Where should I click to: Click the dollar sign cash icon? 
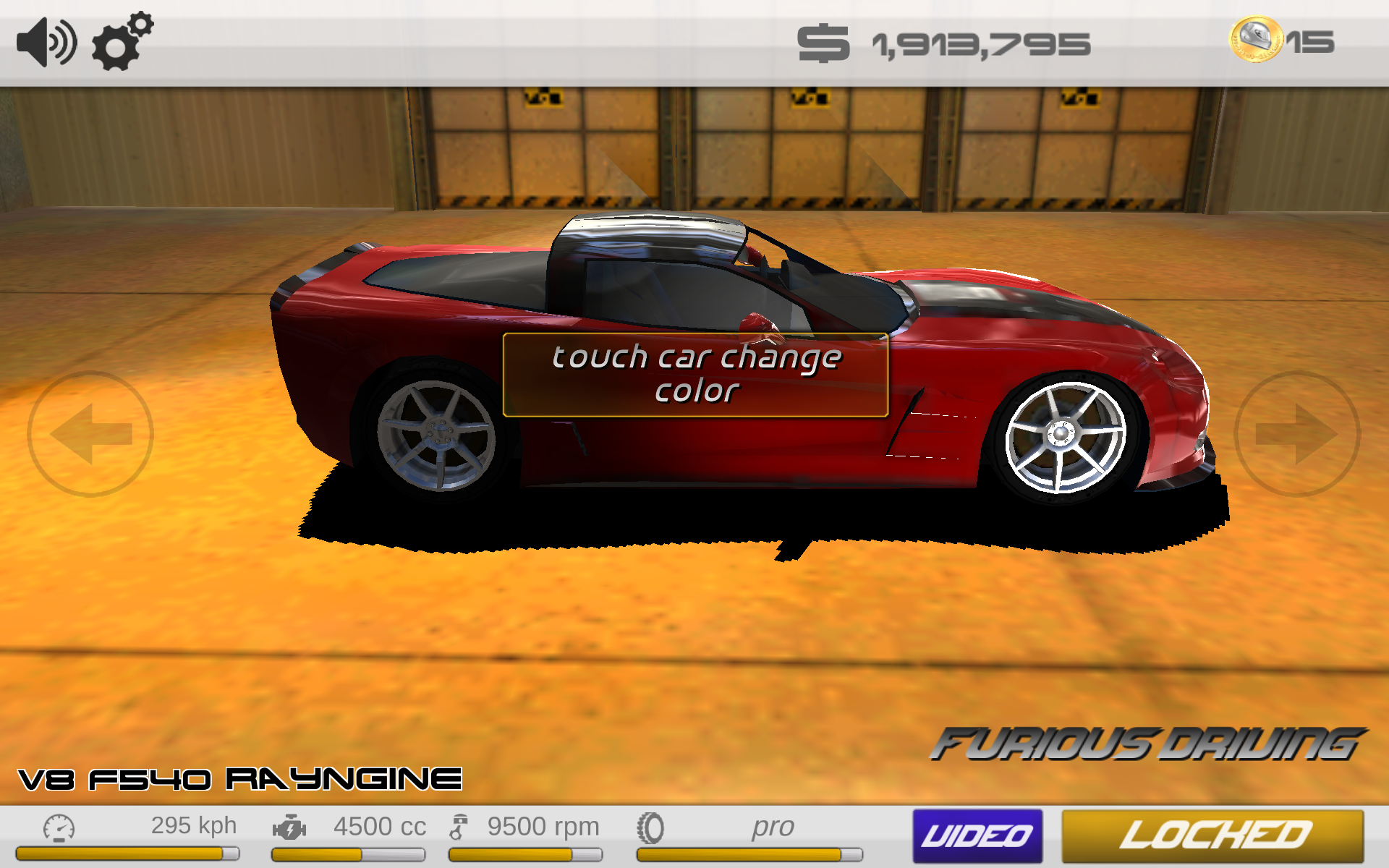pos(825,41)
